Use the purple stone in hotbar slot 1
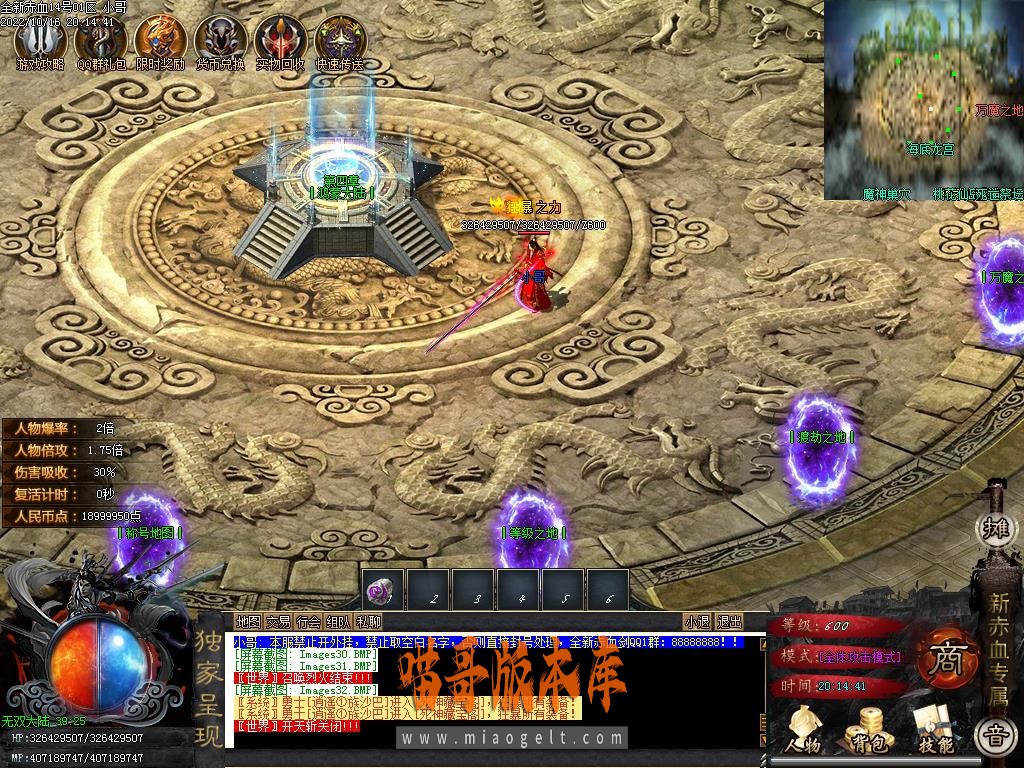The height and width of the screenshot is (768, 1024). [x=383, y=591]
